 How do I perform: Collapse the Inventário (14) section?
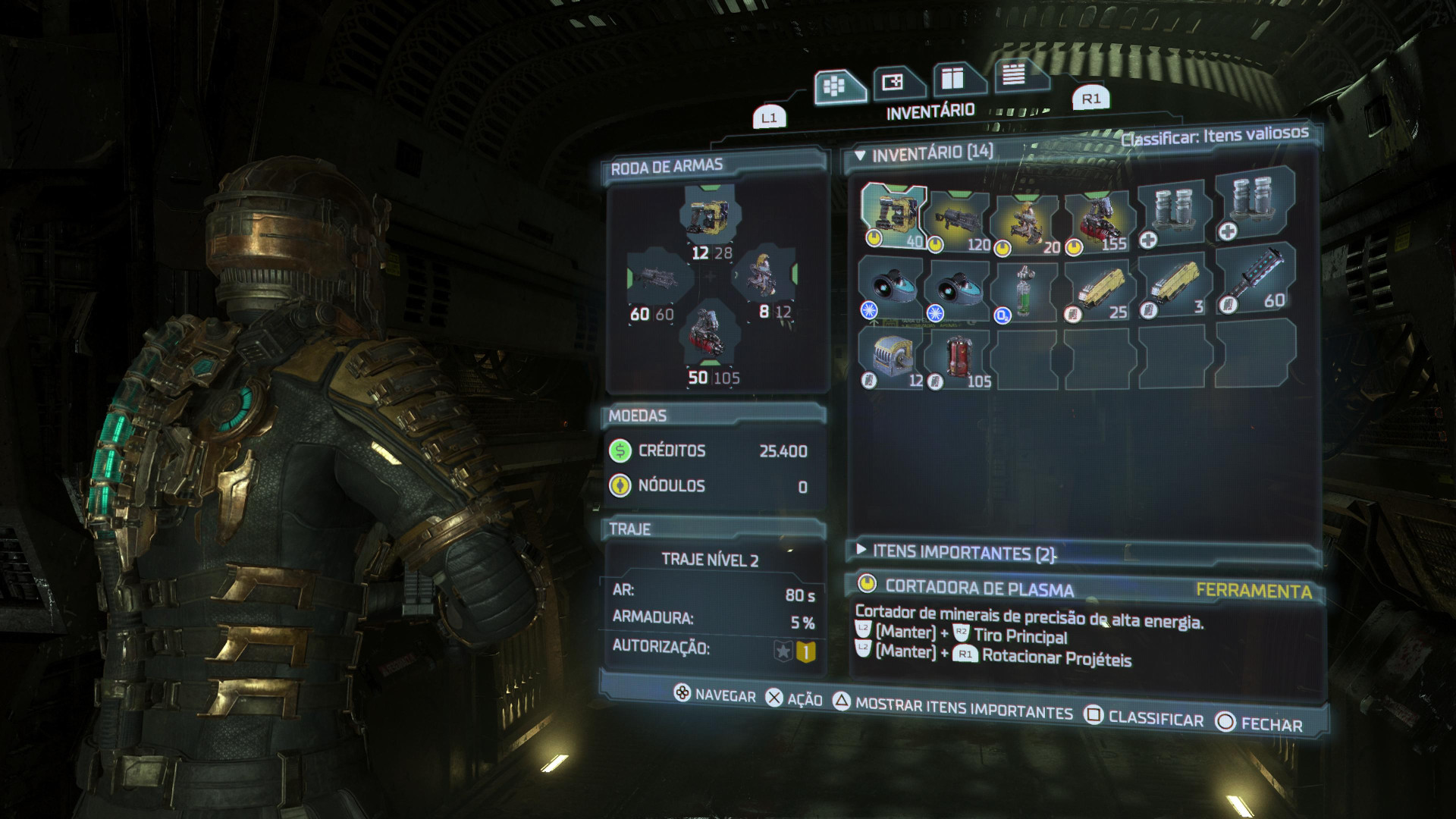860,155
